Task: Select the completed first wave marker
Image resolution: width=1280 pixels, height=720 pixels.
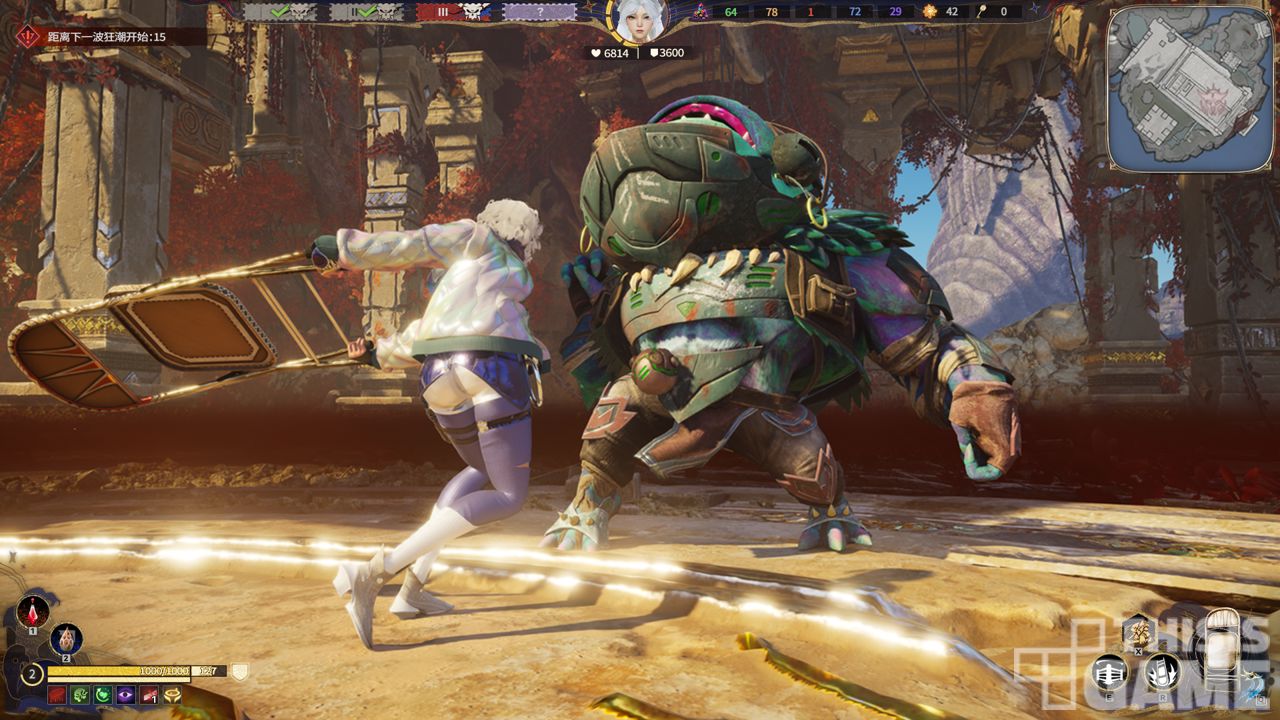Action: coord(280,12)
